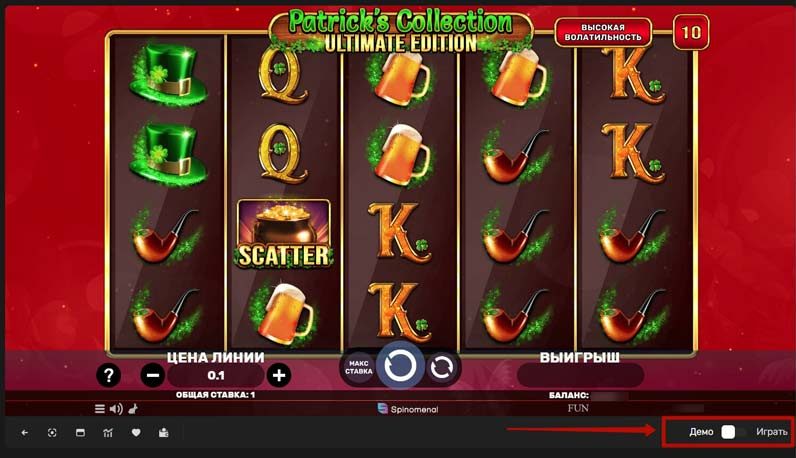Enter fullscreen from the casino toolbar
Image resolution: width=796 pixels, height=458 pixels.
(x=52, y=432)
